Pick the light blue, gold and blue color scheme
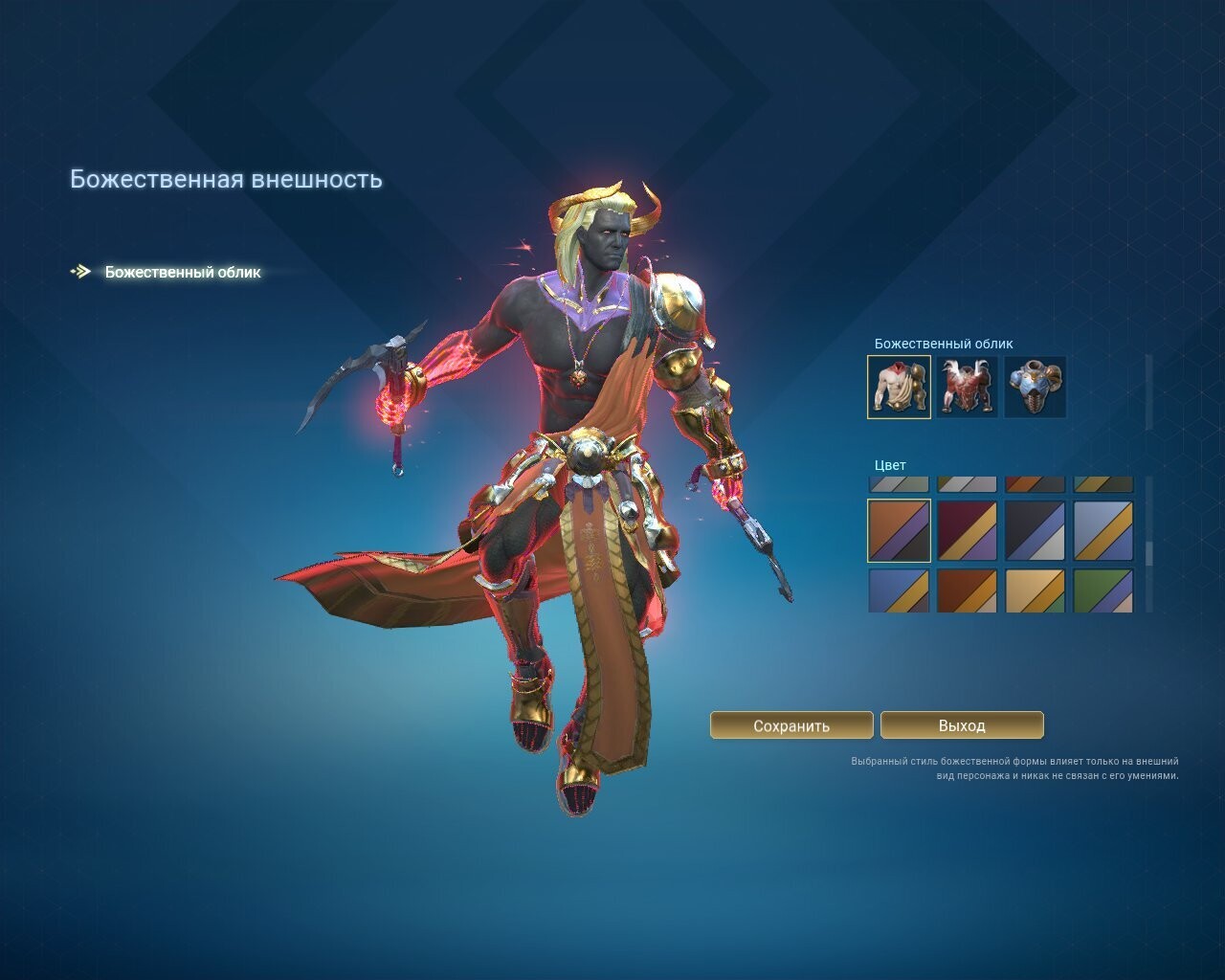 pos(1102,530)
